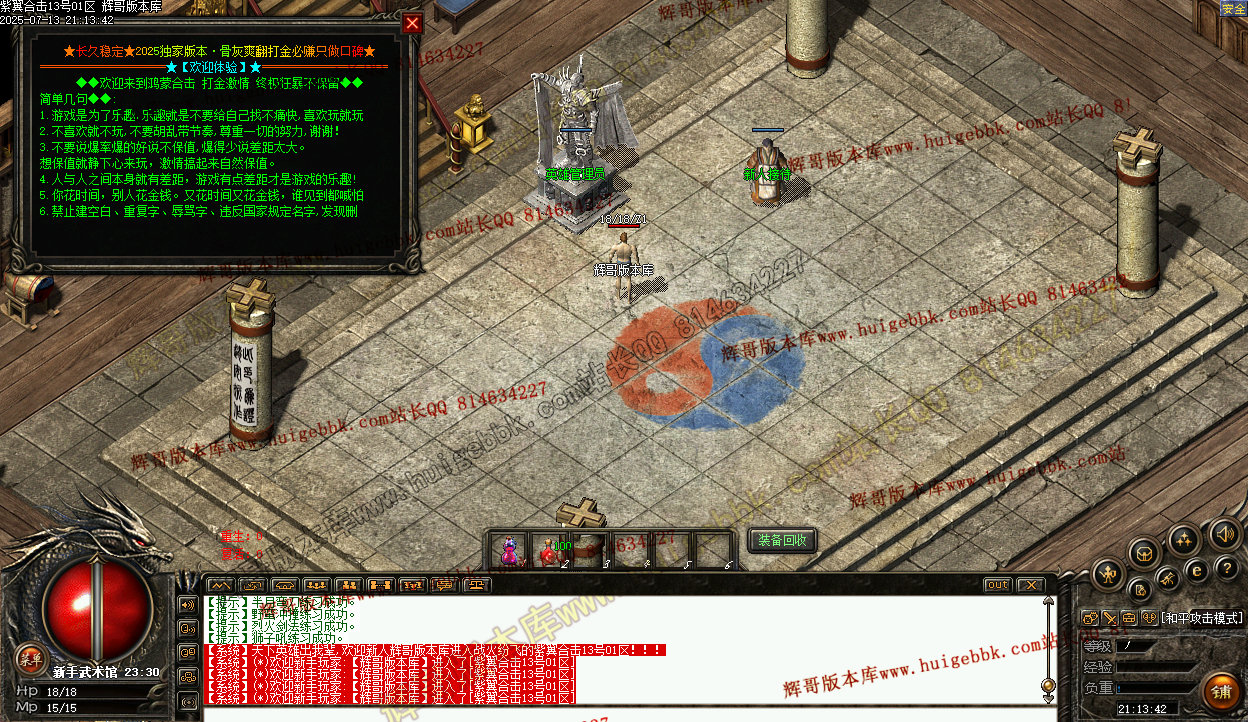Close the welcome notice panel
Screen dimensions: 1248x722
tap(412, 23)
